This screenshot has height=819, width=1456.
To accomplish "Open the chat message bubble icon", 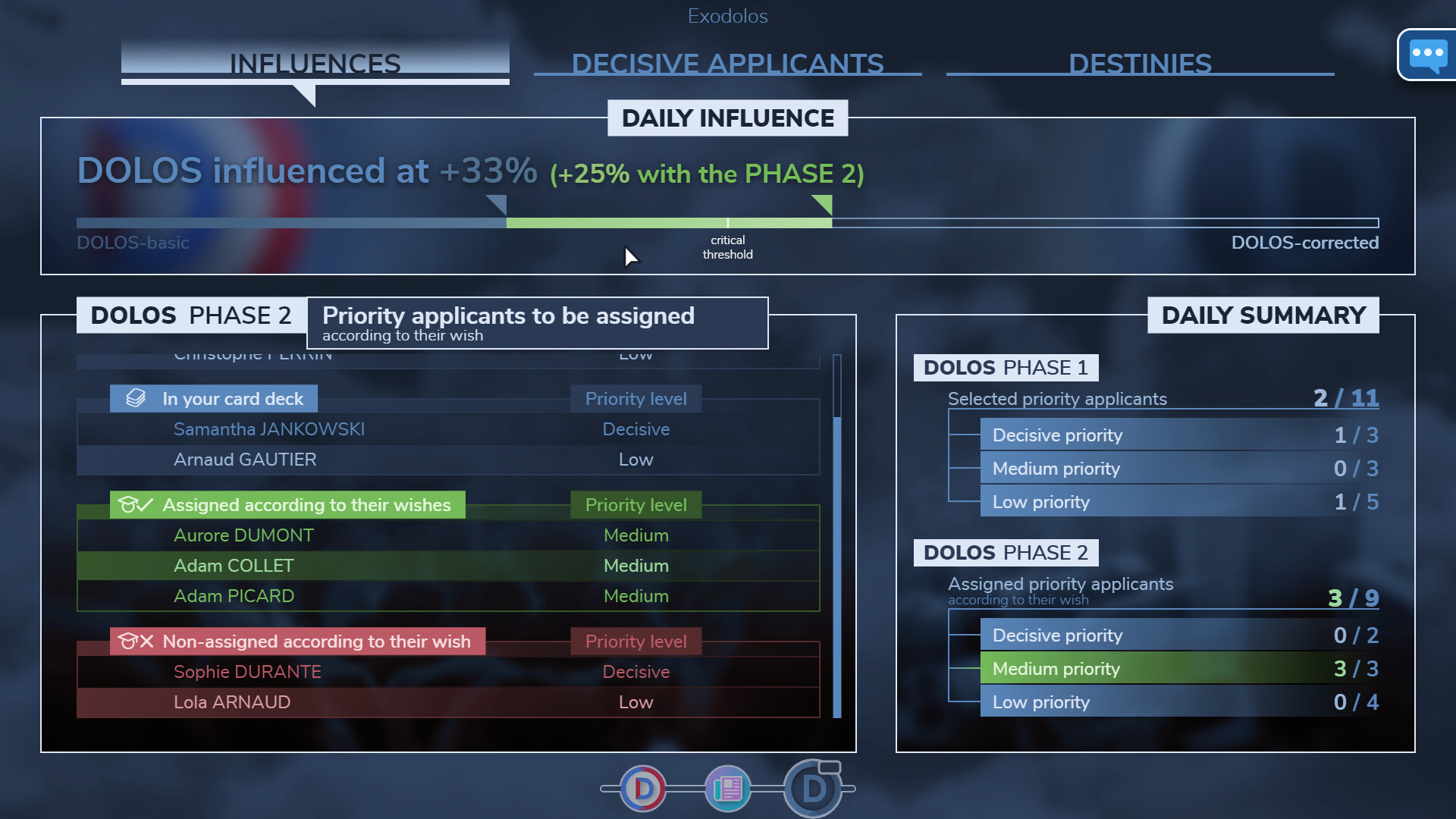I will (1428, 55).
